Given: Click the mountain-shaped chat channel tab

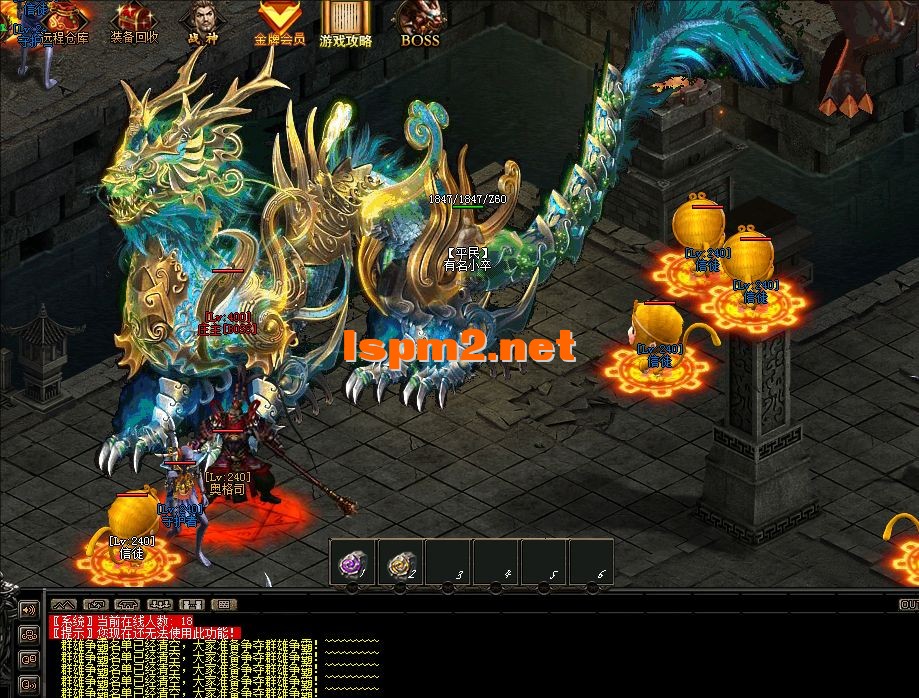Looking at the screenshot, I should [x=63, y=604].
